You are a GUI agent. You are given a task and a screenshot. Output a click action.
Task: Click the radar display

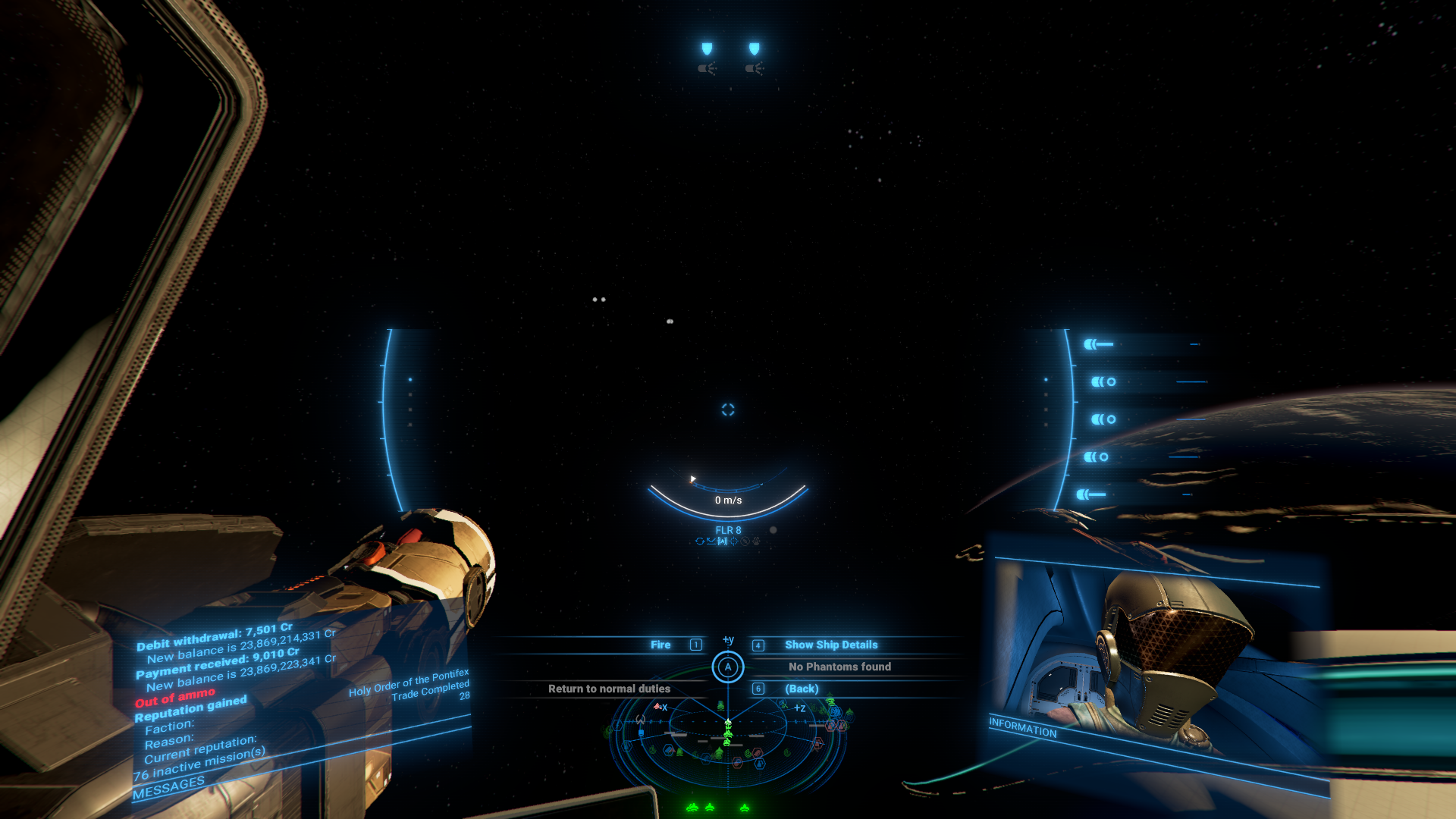coord(727,739)
